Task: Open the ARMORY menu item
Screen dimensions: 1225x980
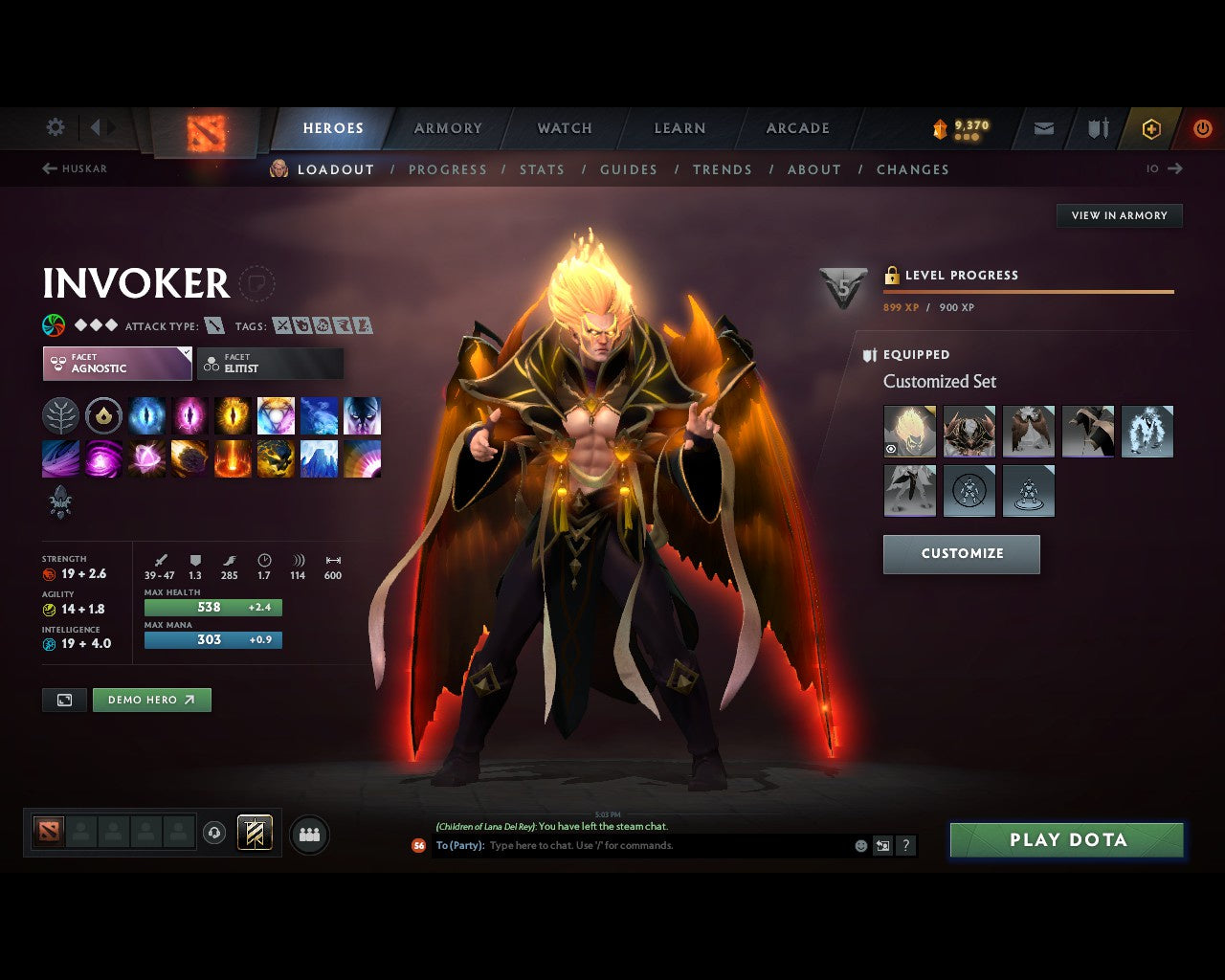Action: (447, 128)
